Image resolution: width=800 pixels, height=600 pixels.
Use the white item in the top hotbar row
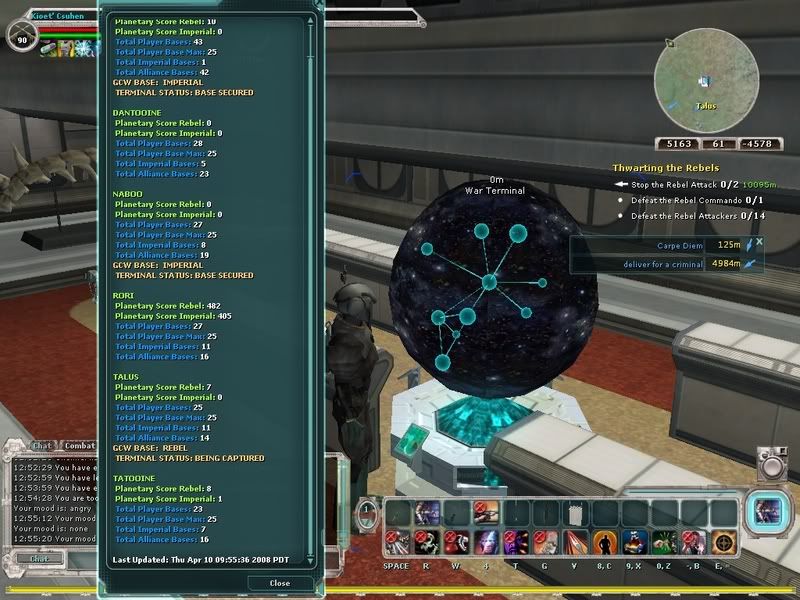(574, 513)
